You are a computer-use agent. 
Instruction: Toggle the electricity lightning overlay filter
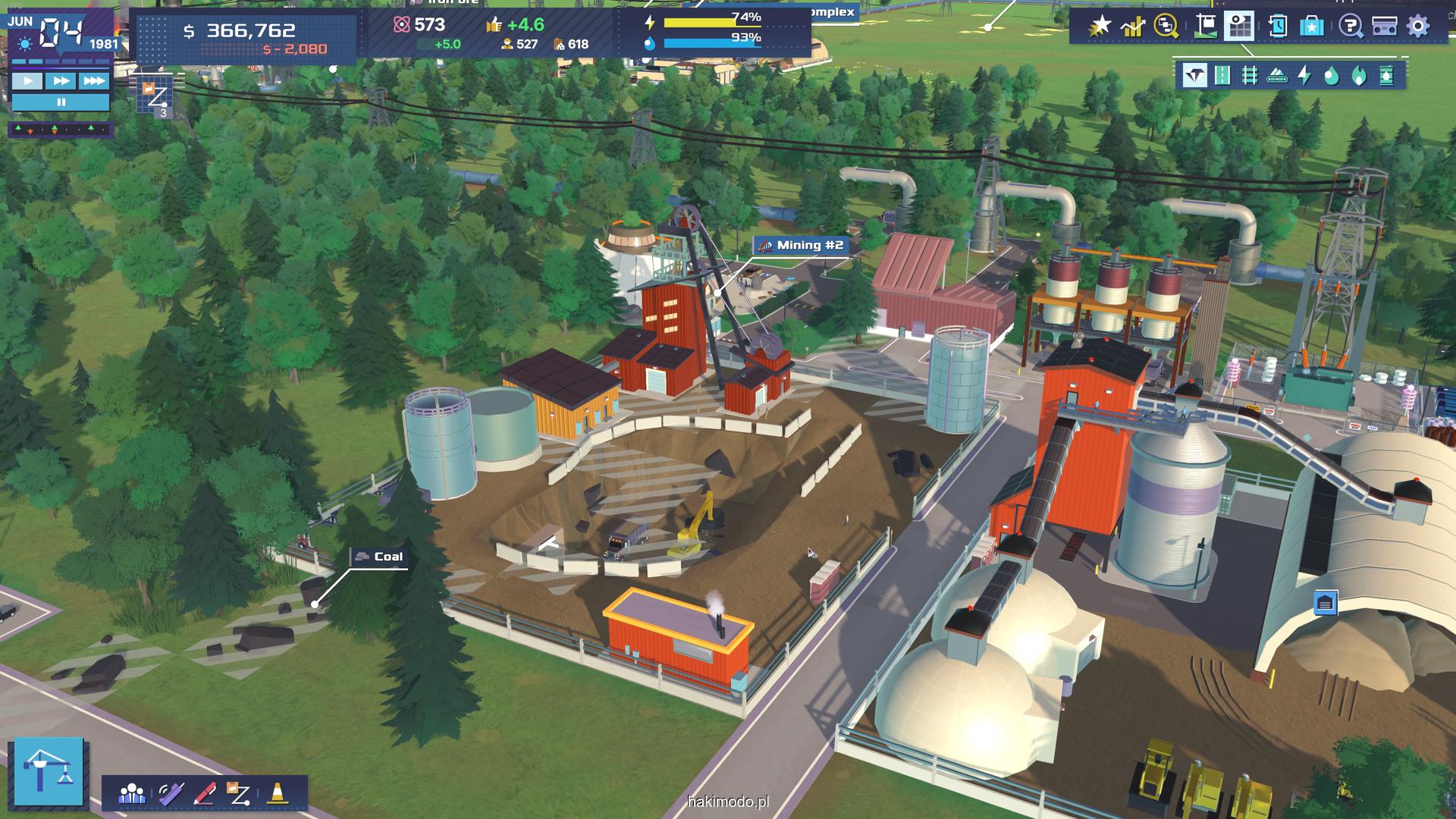(1304, 75)
